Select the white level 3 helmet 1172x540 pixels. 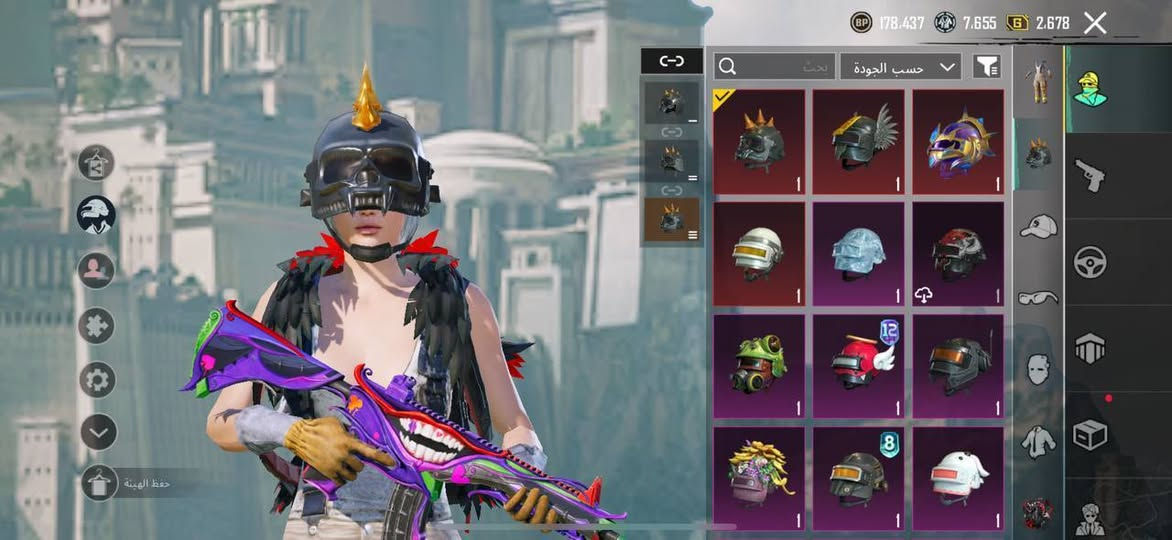point(758,254)
